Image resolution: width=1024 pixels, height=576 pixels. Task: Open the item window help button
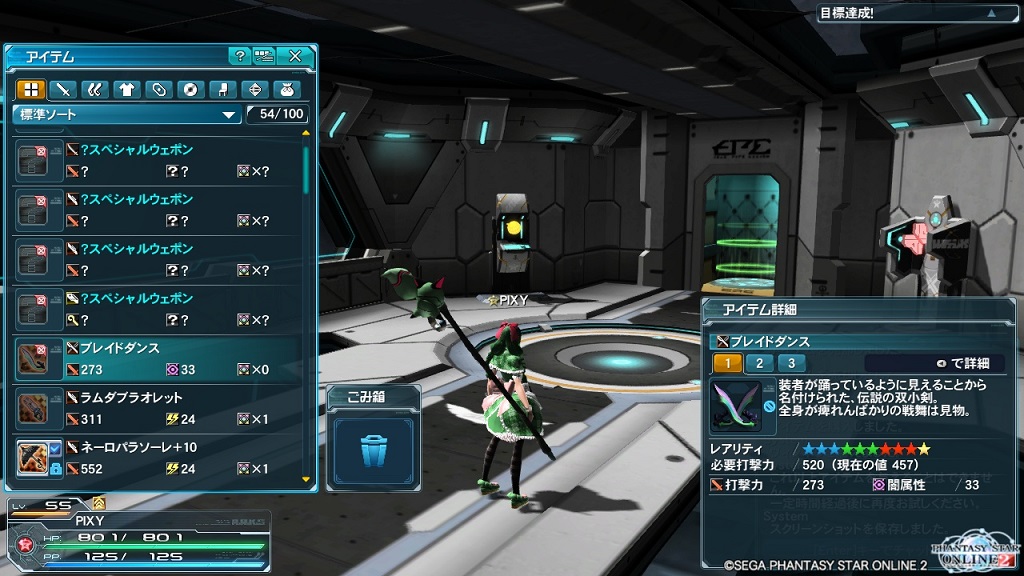coord(239,56)
